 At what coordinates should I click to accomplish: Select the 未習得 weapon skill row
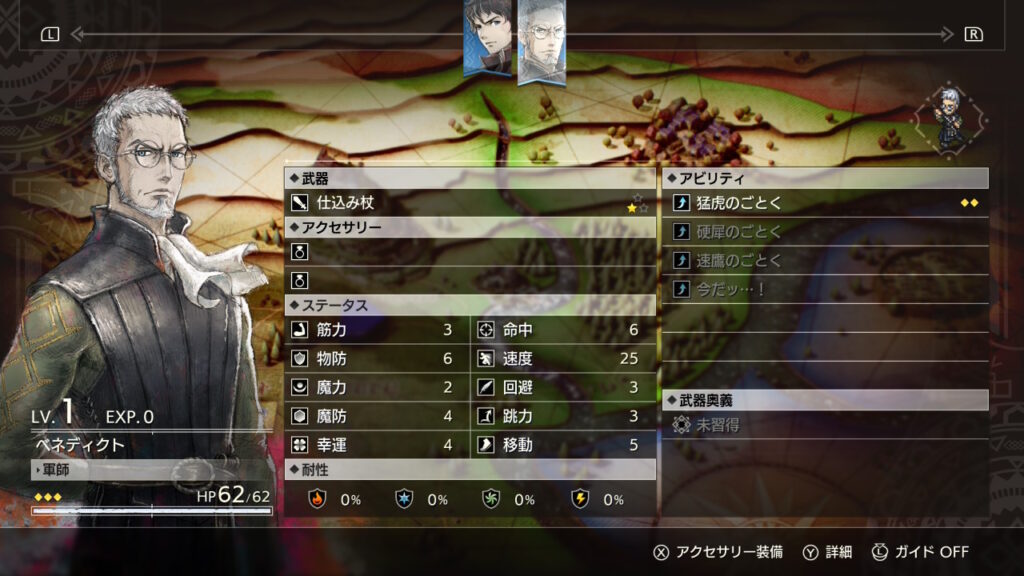coord(824,425)
